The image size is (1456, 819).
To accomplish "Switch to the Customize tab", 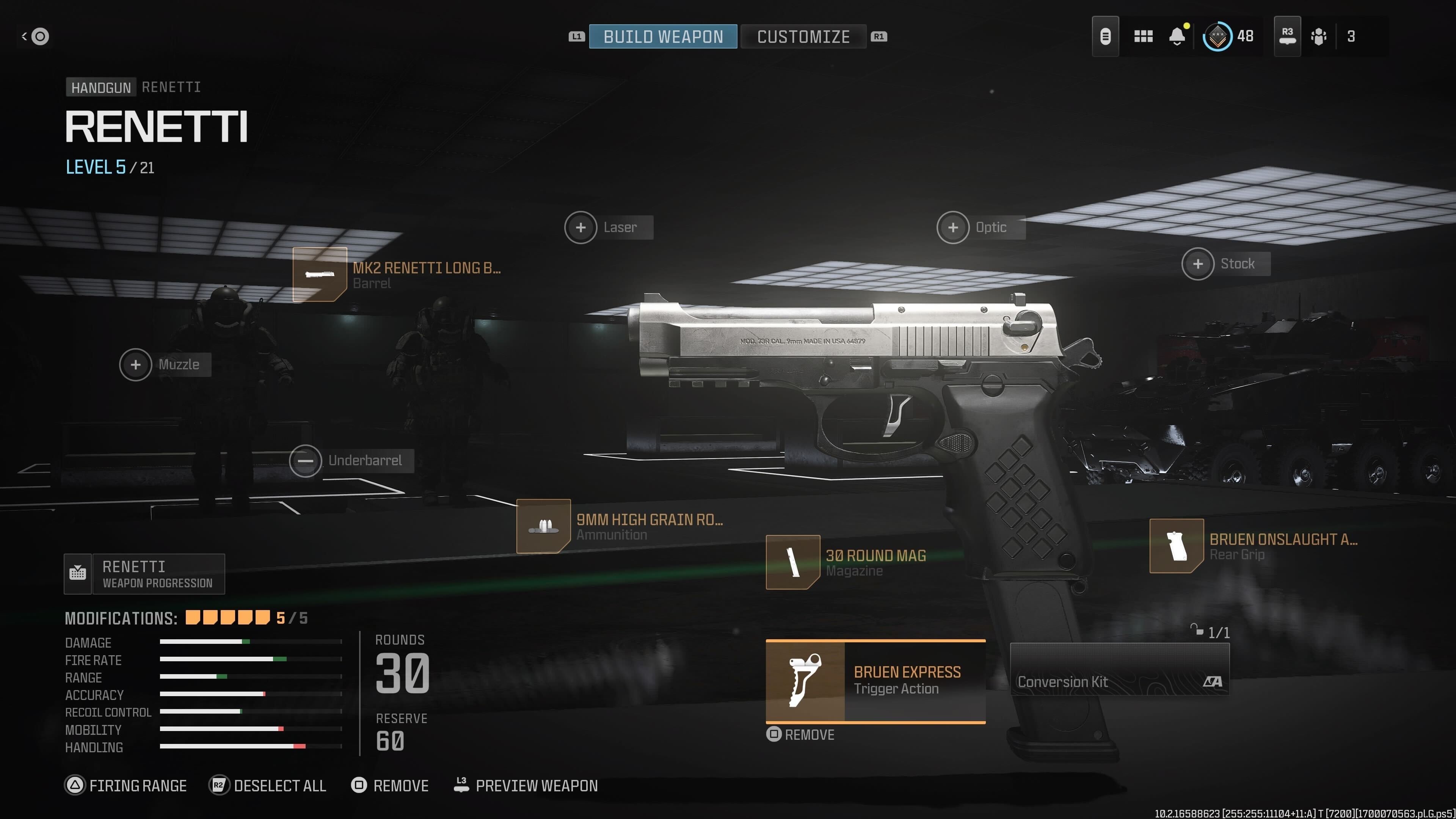I will (x=804, y=36).
